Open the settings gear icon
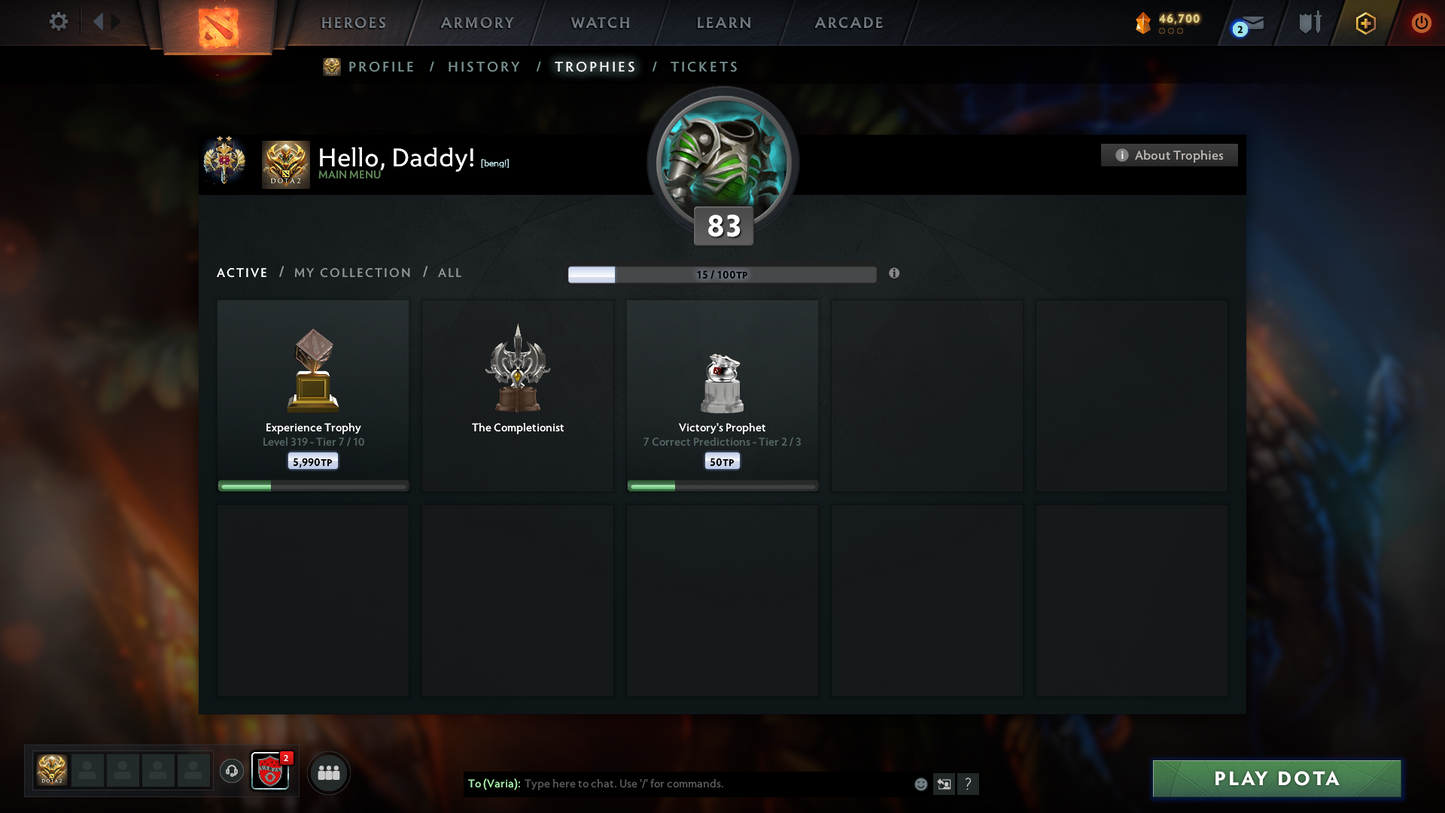The height and width of the screenshot is (813, 1445). [59, 22]
